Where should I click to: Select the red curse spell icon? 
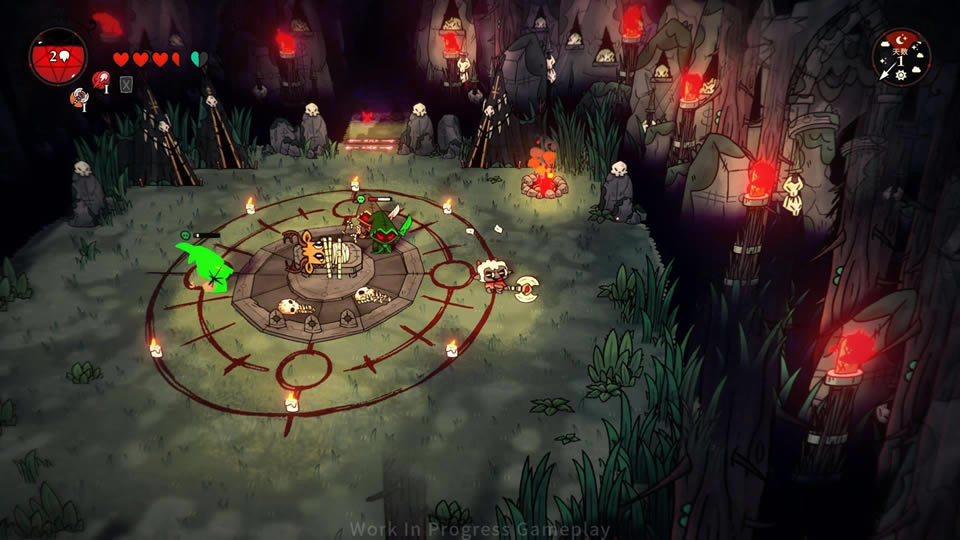pyautogui.click(x=100, y=80)
